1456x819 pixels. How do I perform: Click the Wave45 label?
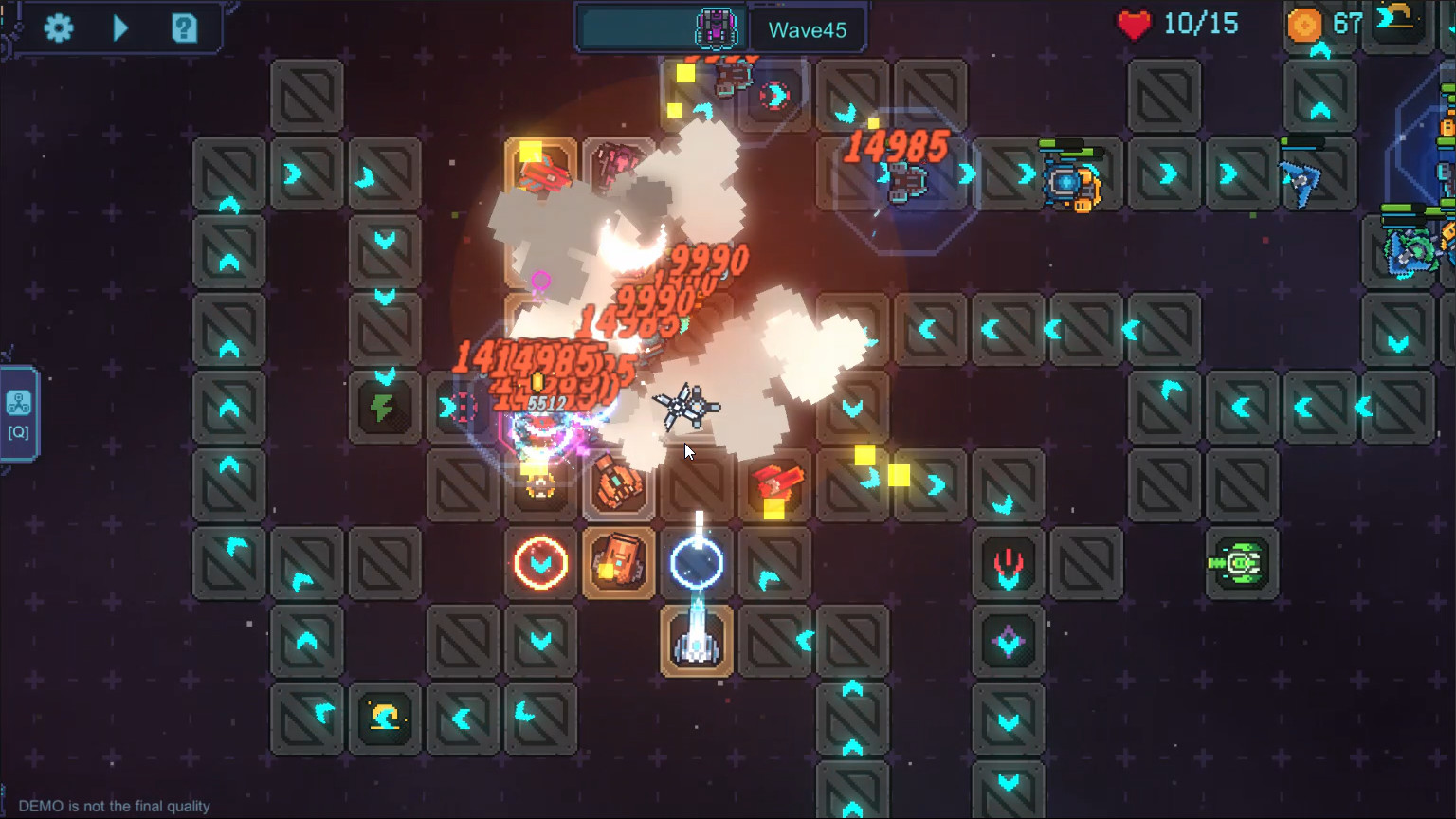(809, 28)
